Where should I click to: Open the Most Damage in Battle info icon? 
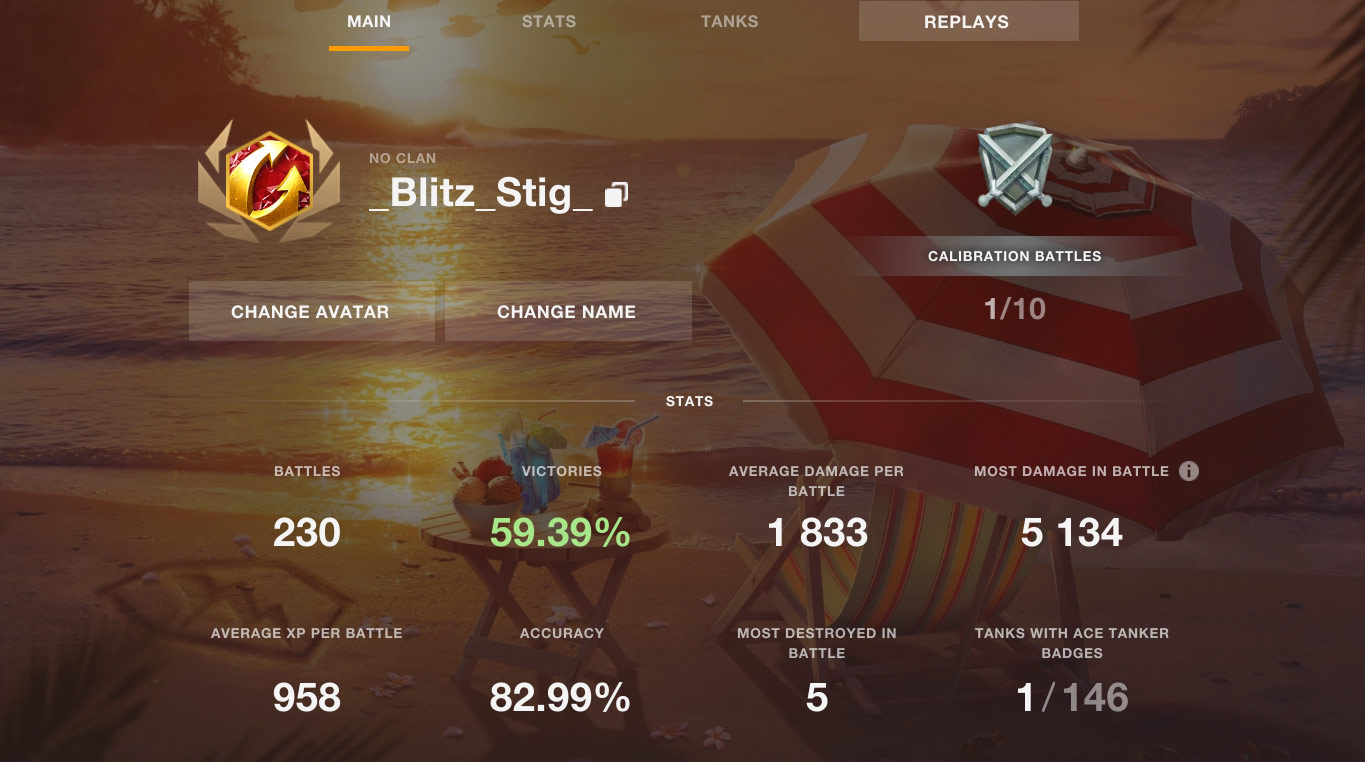(x=1188, y=471)
